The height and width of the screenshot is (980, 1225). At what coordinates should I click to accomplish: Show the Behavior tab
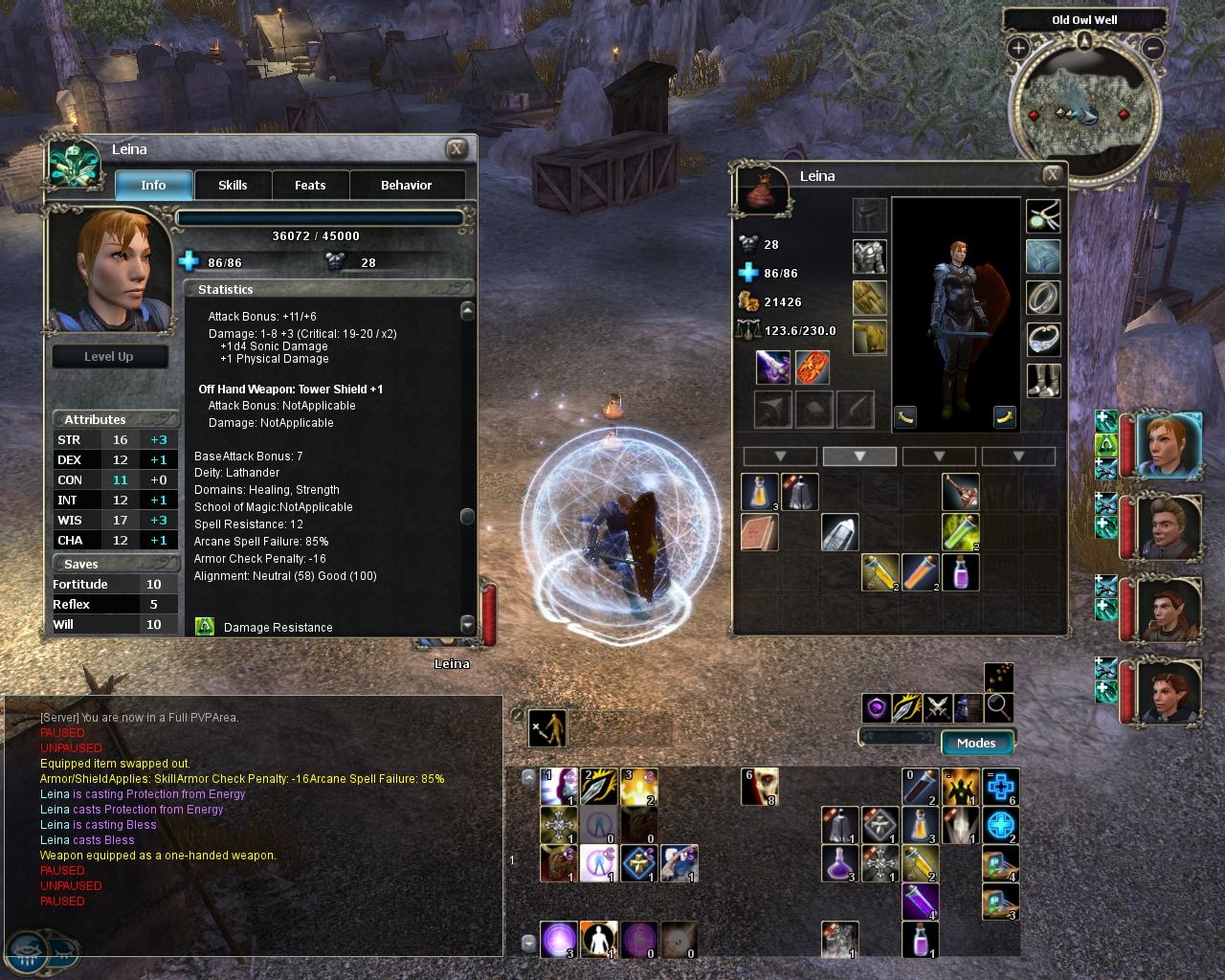(x=407, y=186)
